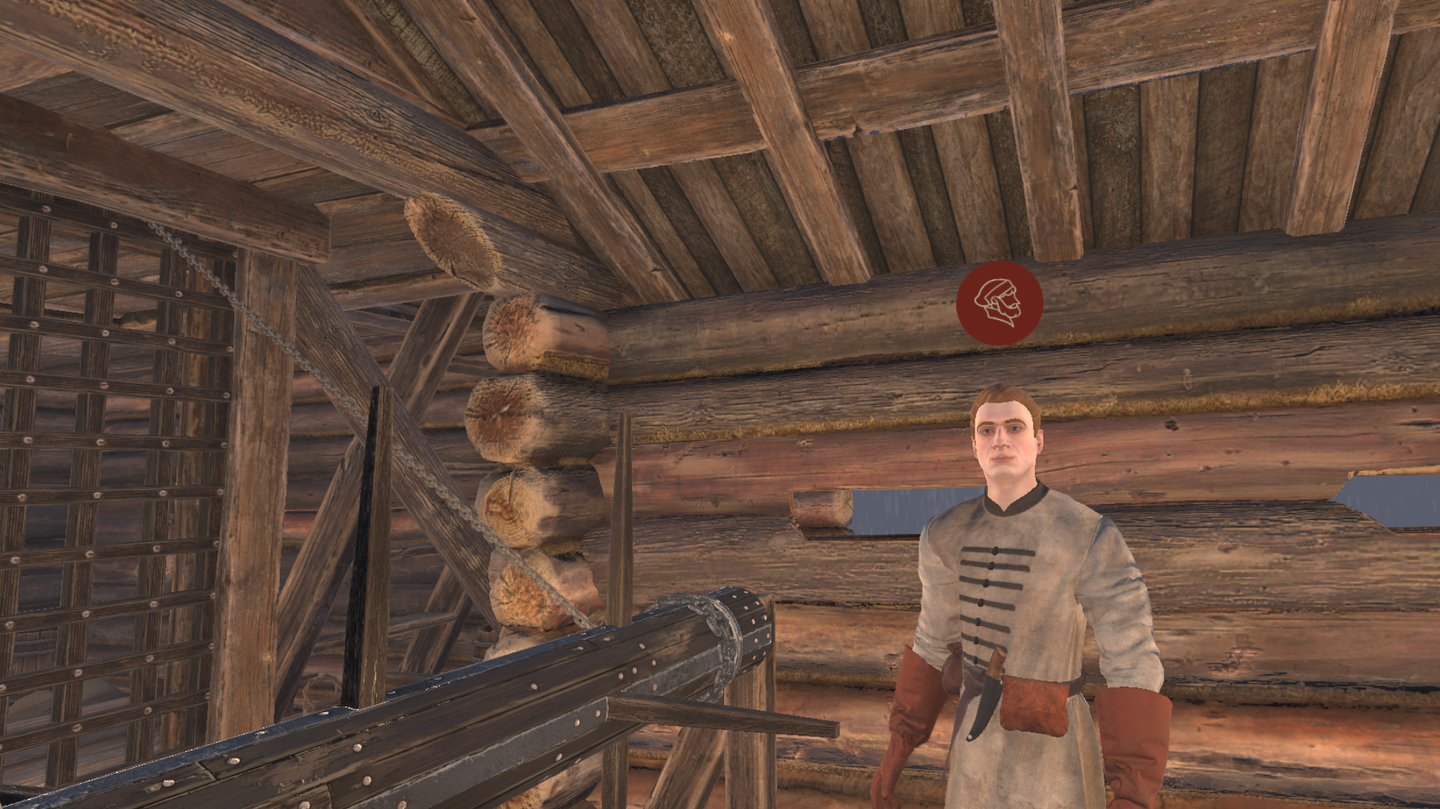Click the red head-profile marker icon

click(x=999, y=303)
